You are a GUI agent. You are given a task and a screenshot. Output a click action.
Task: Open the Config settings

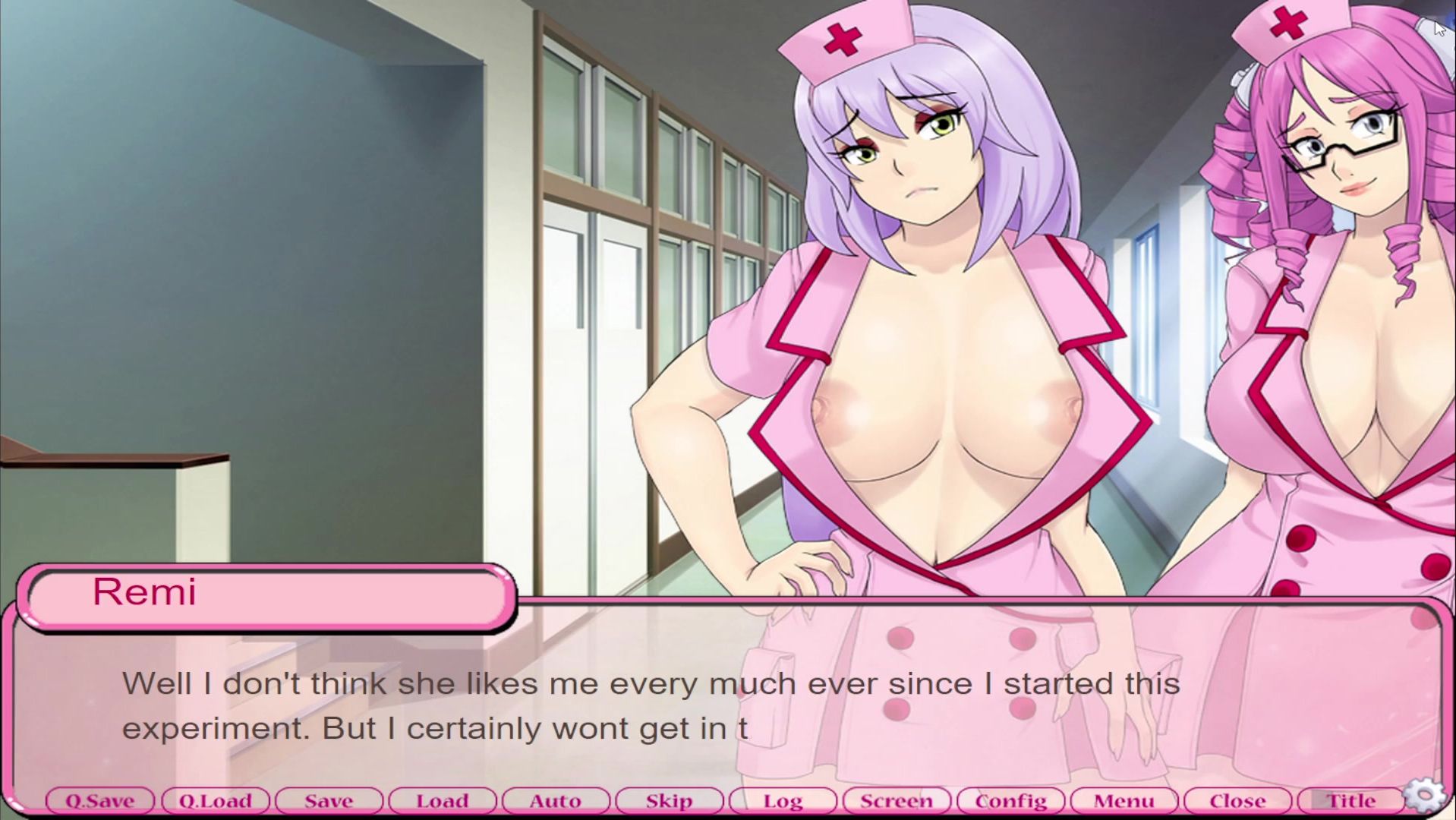click(x=1010, y=800)
